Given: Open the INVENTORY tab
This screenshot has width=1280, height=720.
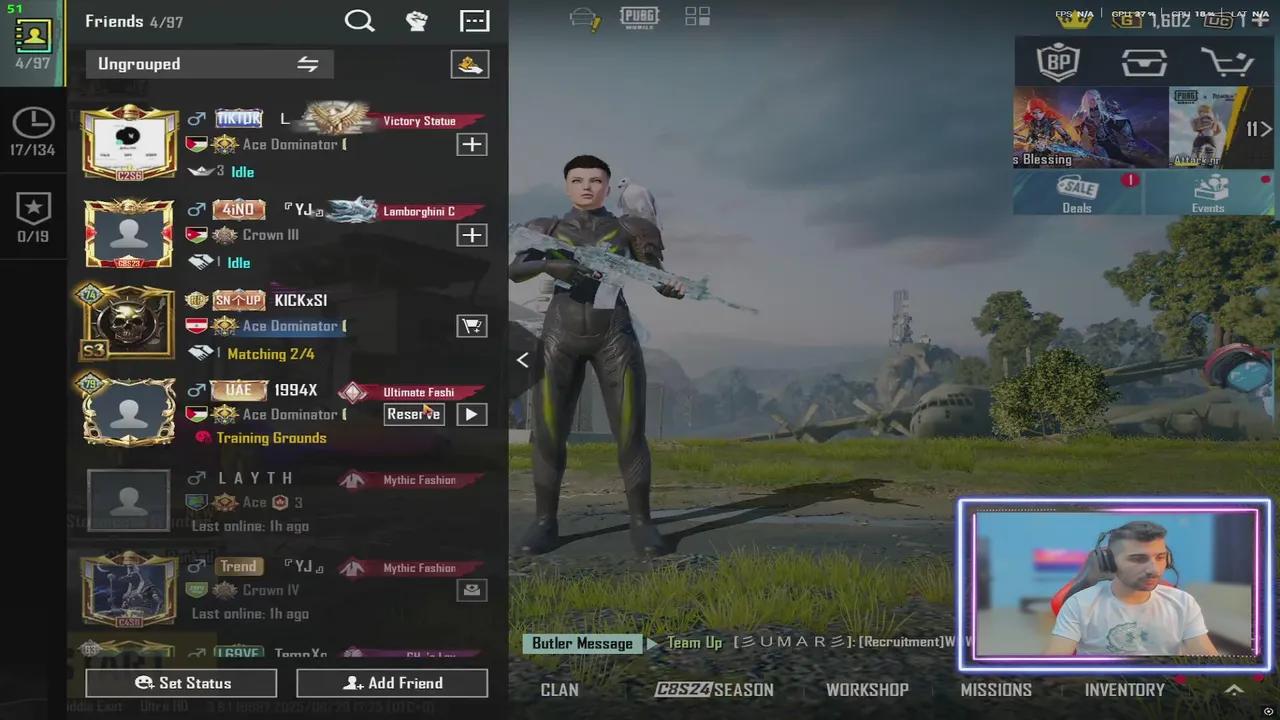Looking at the screenshot, I should [x=1124, y=689].
